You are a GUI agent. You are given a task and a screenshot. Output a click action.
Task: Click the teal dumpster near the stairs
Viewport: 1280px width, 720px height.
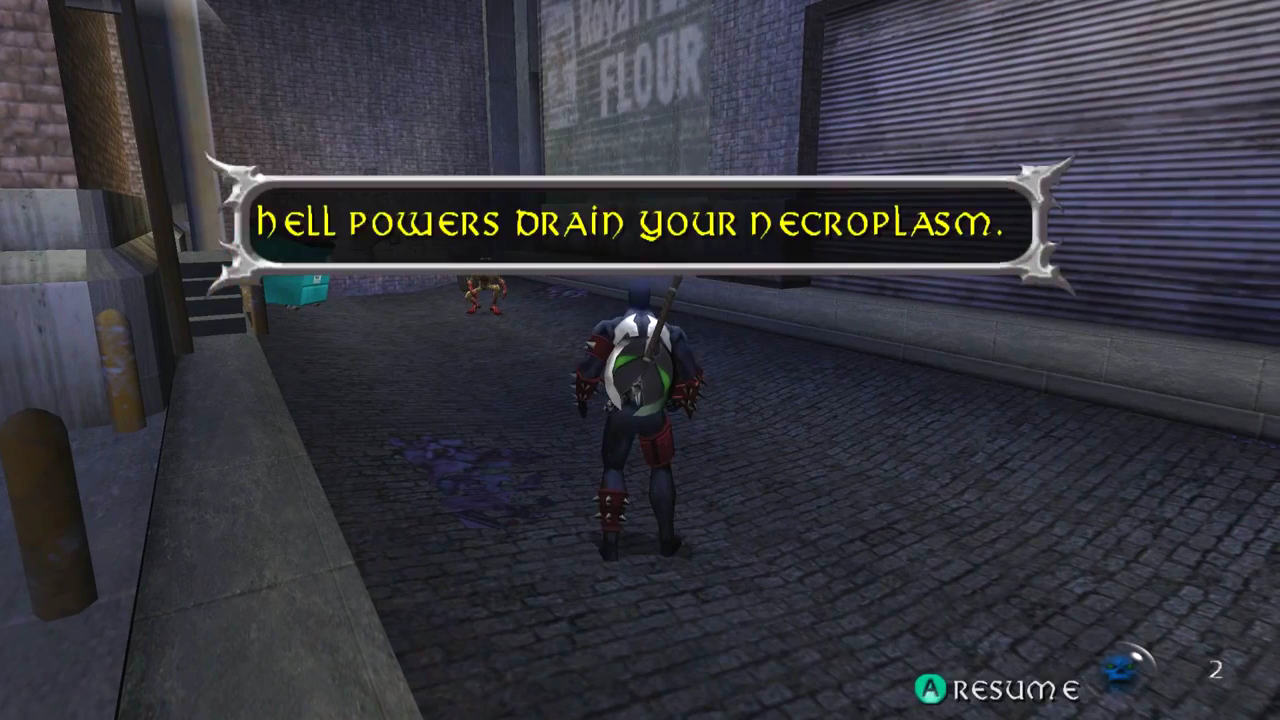pyautogui.click(x=298, y=288)
